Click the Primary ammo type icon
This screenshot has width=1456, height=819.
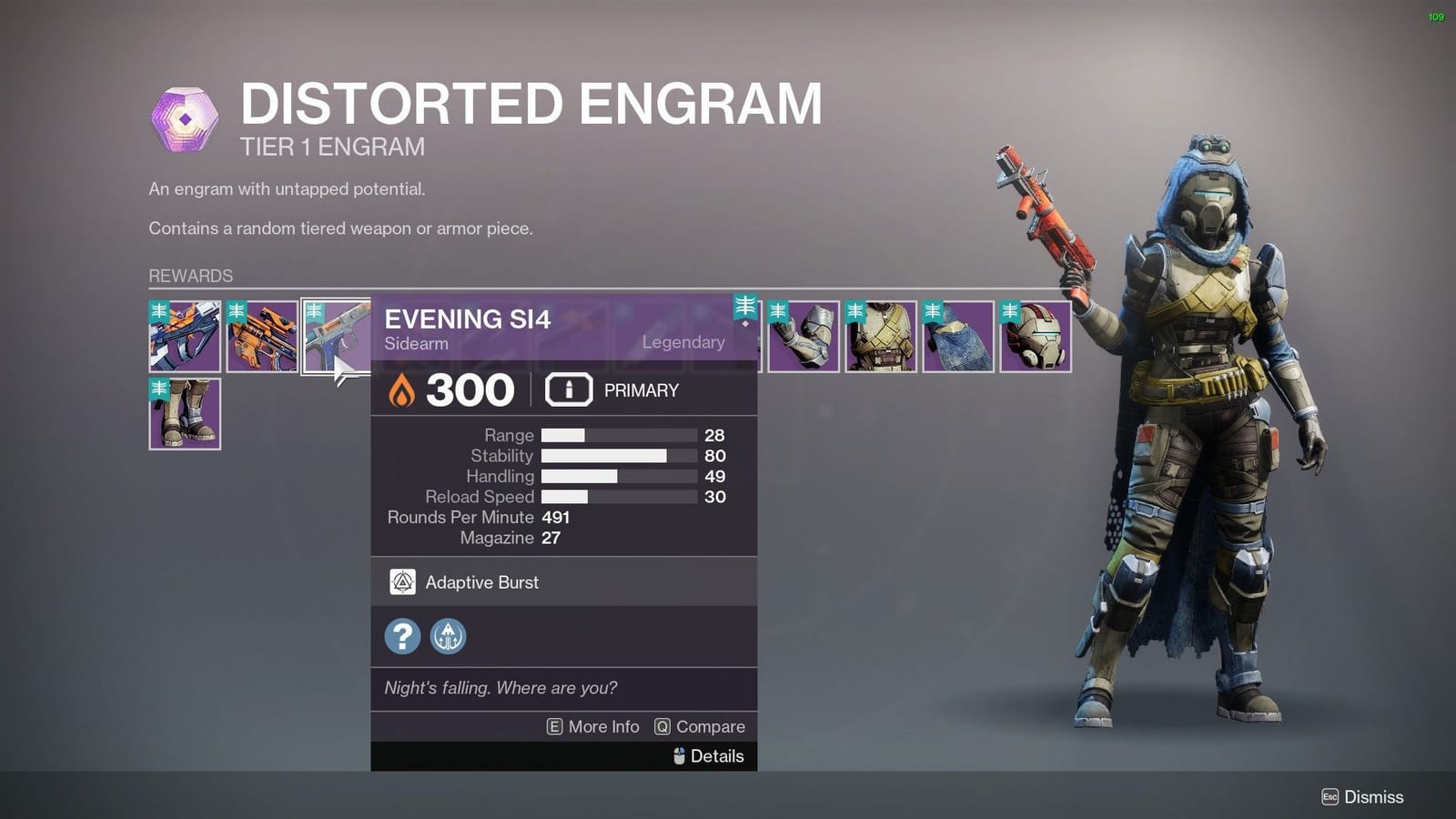pos(569,389)
